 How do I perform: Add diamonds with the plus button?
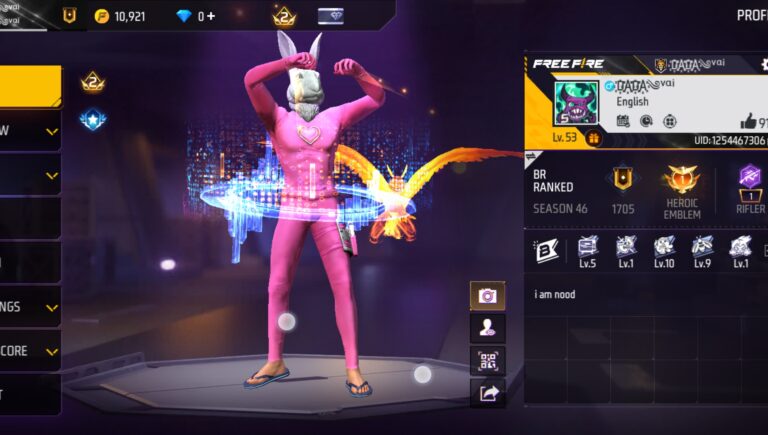pos(211,16)
